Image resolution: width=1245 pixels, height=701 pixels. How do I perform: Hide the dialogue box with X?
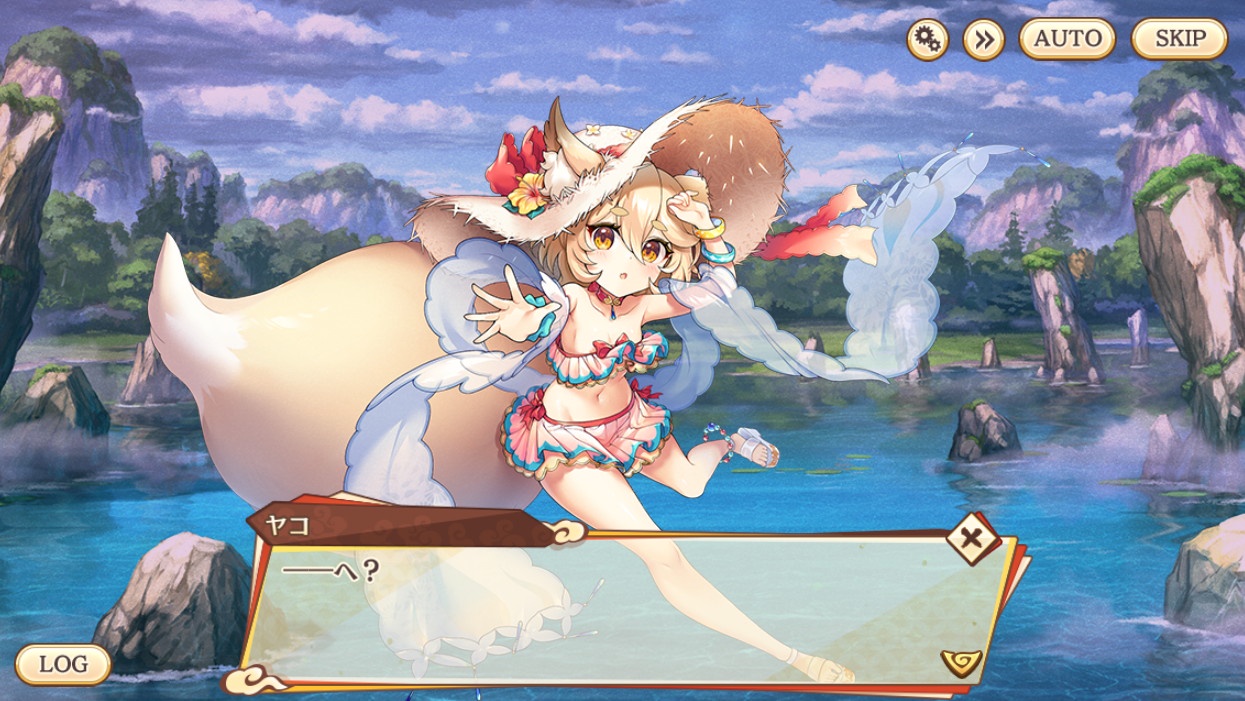click(969, 540)
